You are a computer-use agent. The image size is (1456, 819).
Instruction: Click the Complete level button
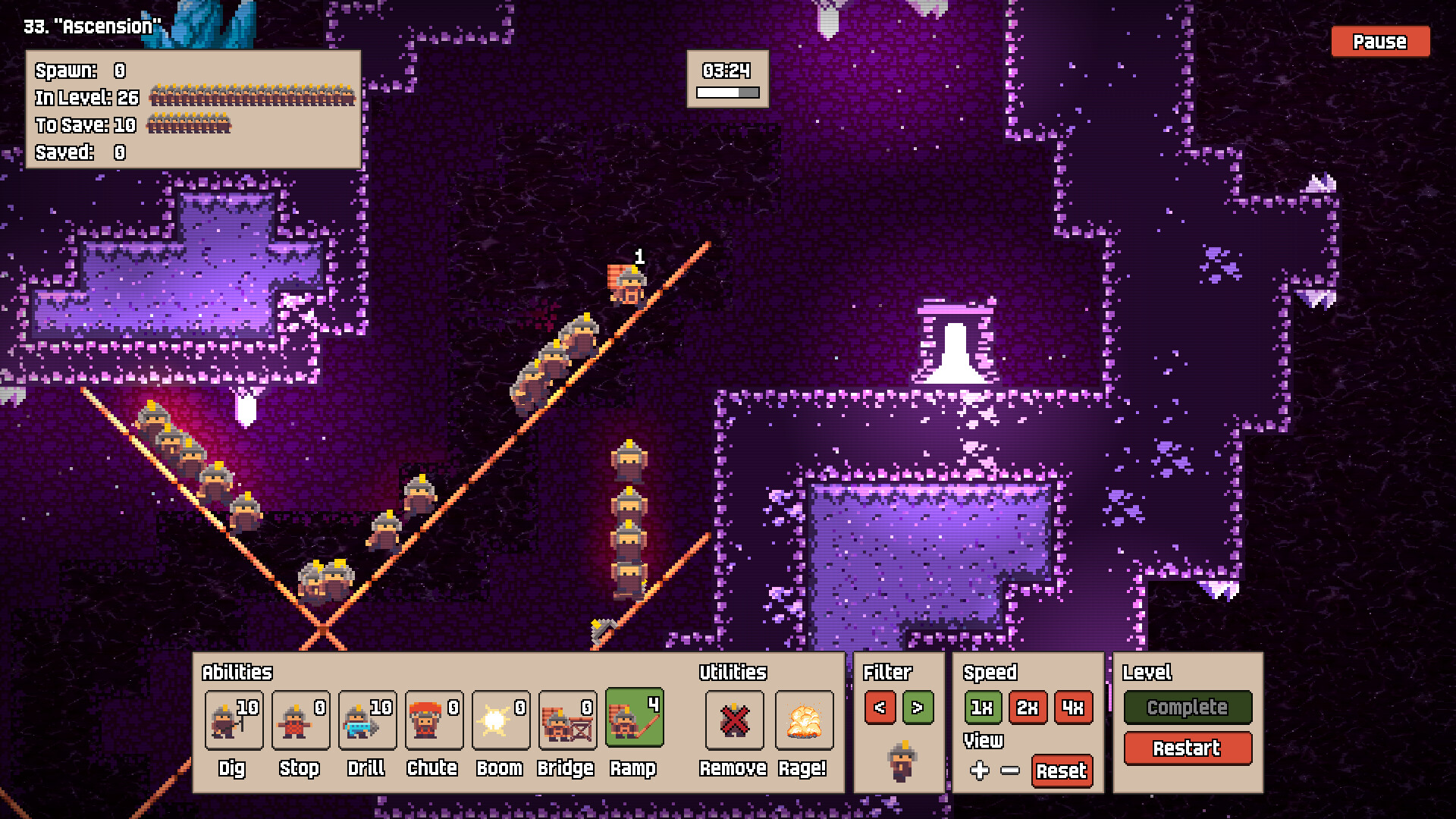1187,708
